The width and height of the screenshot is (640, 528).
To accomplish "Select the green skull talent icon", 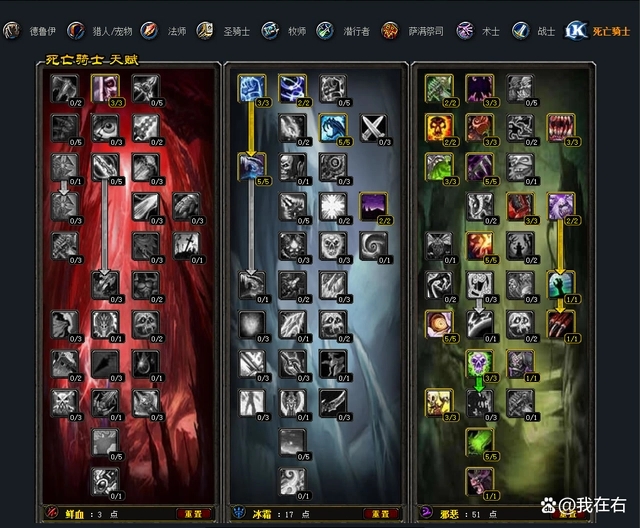I will [x=479, y=362].
